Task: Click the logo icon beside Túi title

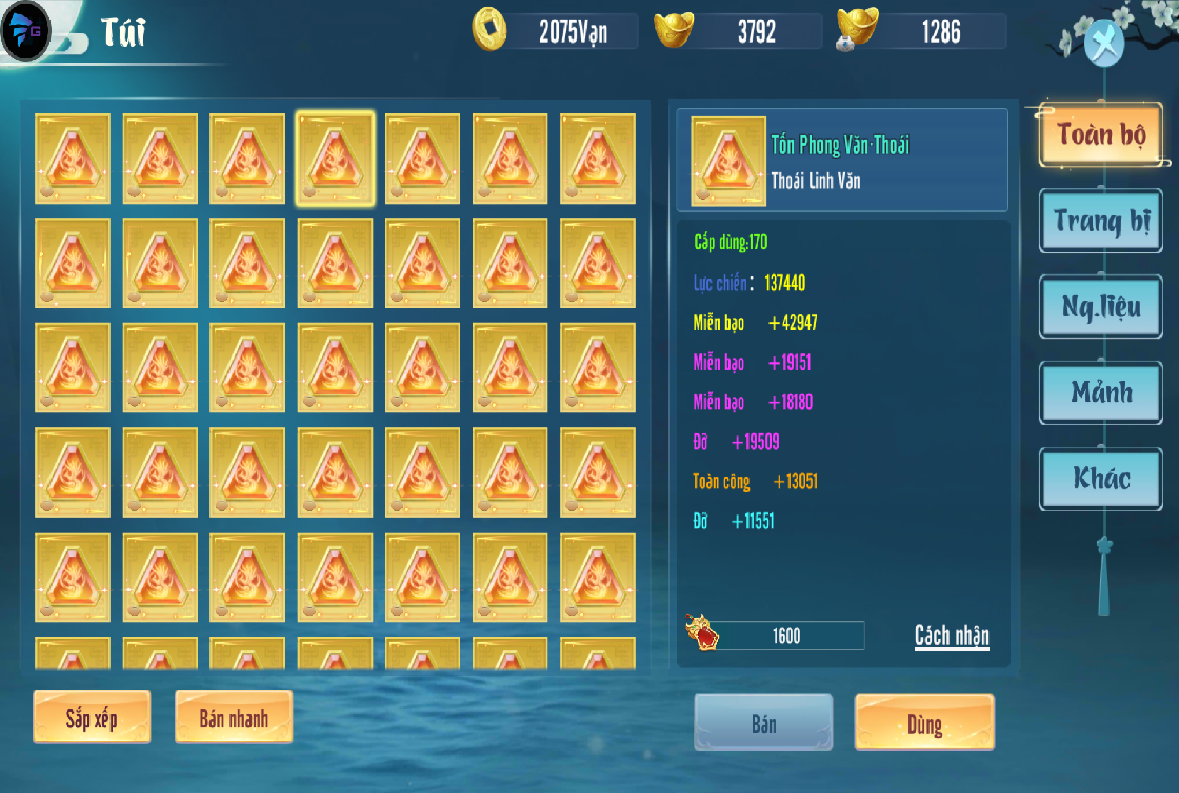Action: click(x=26, y=32)
